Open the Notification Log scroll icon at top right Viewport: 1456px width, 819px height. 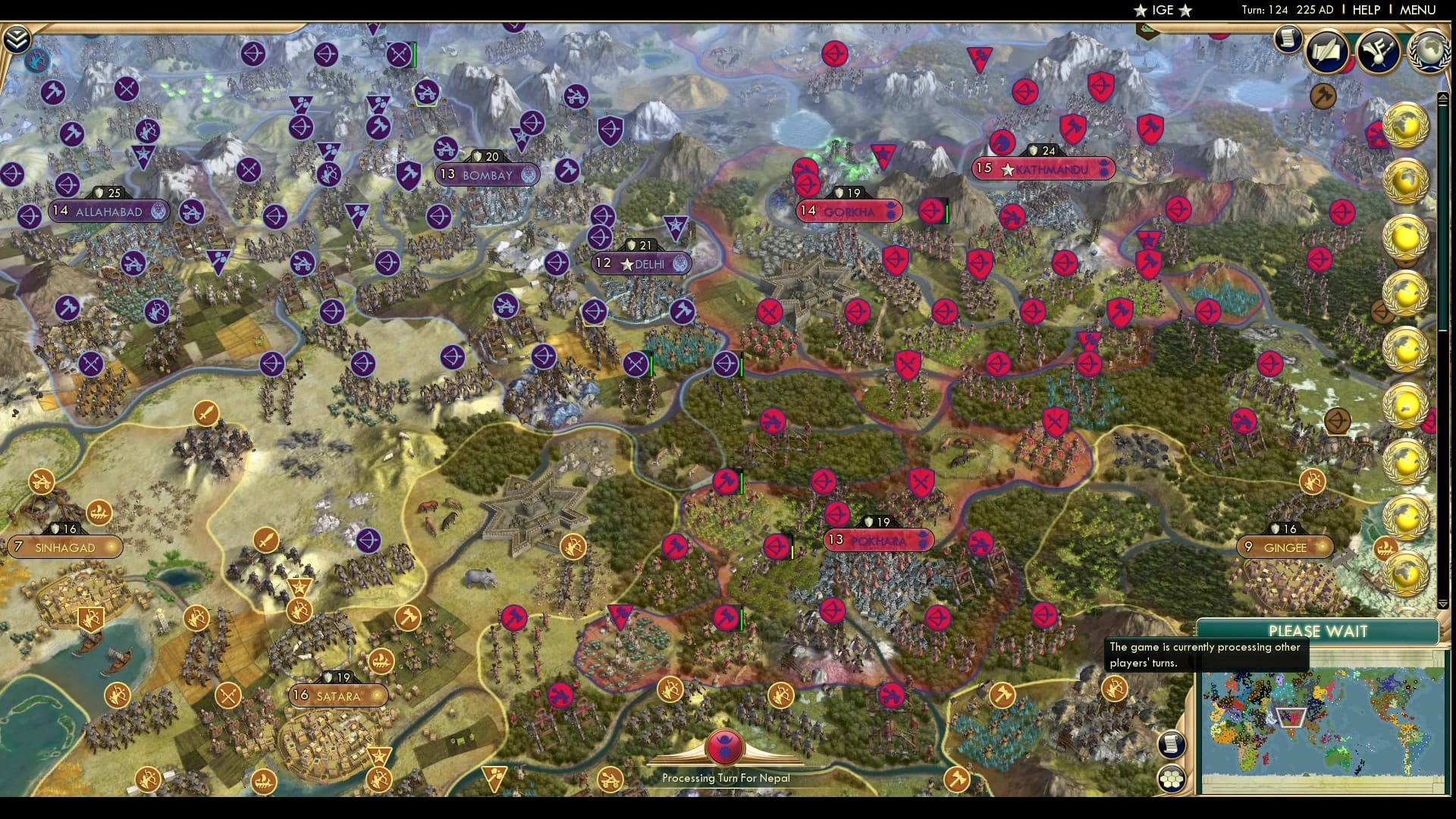(x=1287, y=39)
